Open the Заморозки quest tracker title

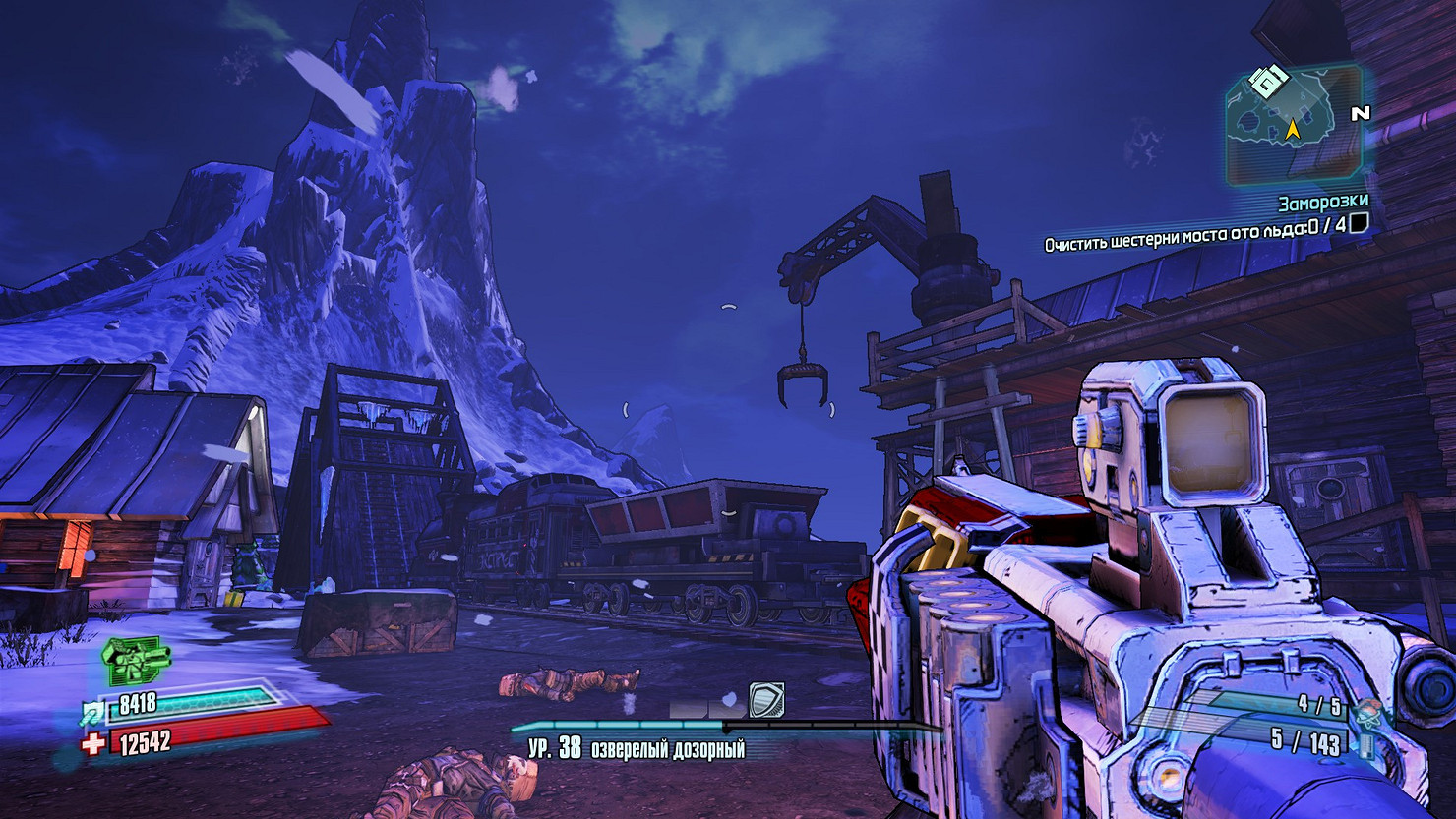tap(1322, 203)
